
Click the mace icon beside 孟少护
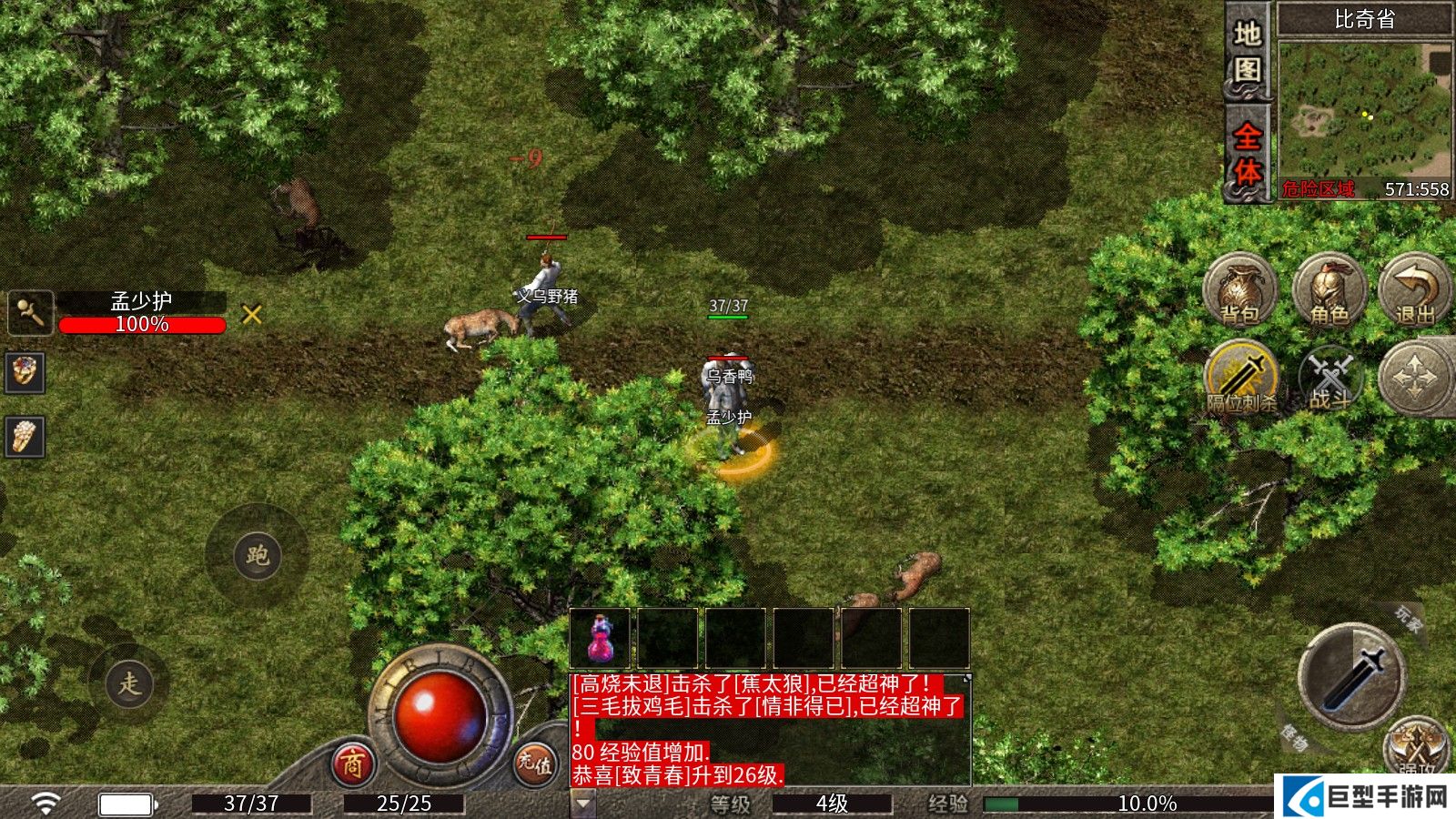tap(30, 313)
